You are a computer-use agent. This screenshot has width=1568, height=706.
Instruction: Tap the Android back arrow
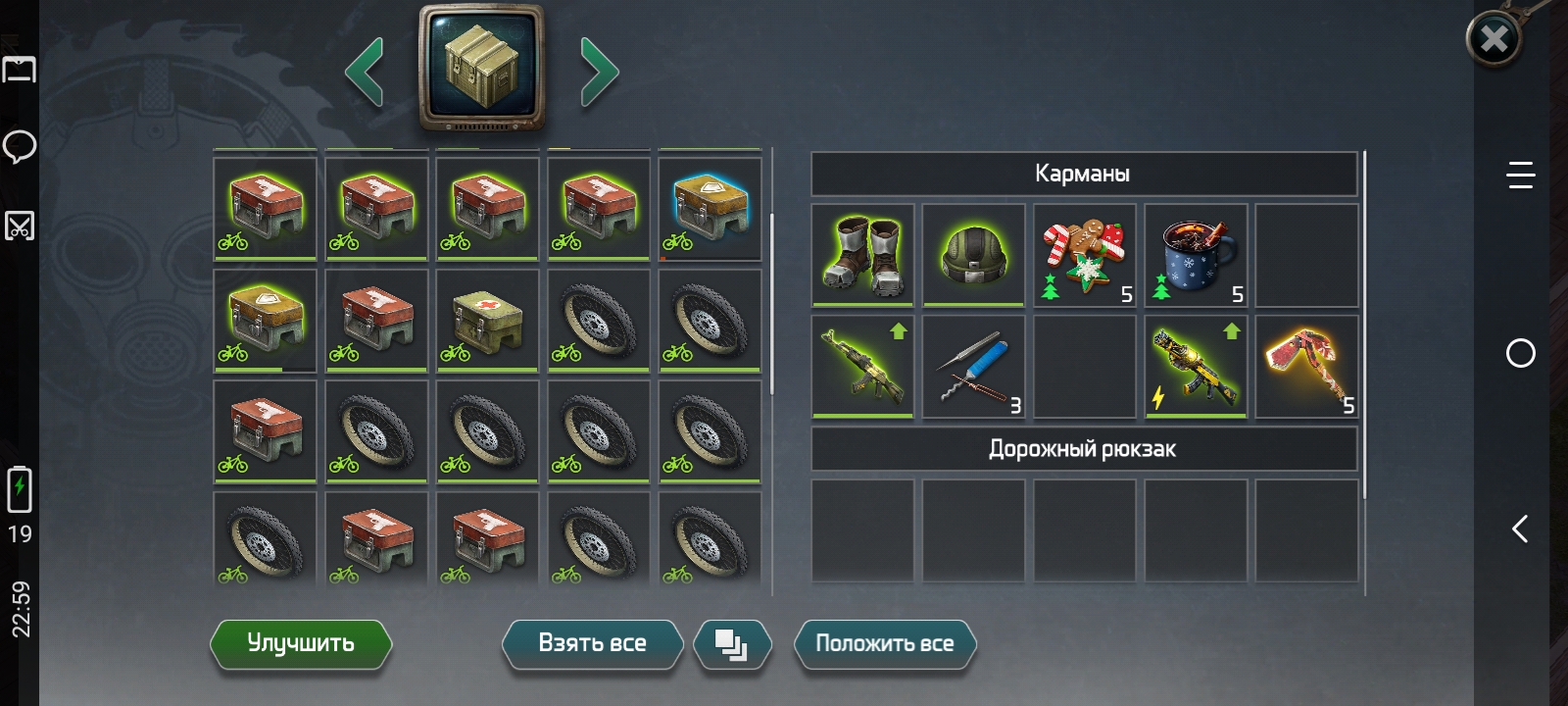pos(1520,529)
